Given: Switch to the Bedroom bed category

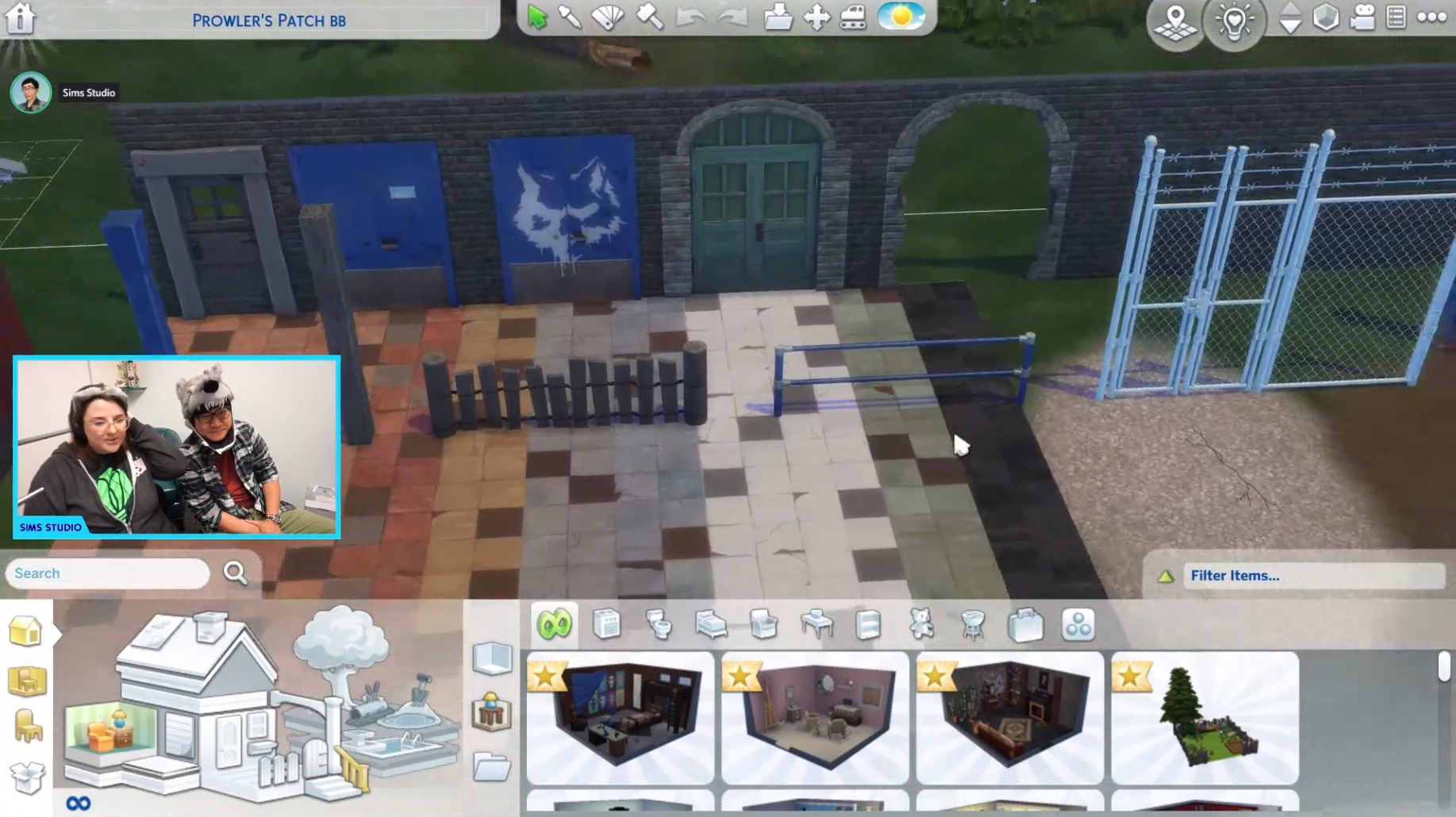Looking at the screenshot, I should [711, 625].
